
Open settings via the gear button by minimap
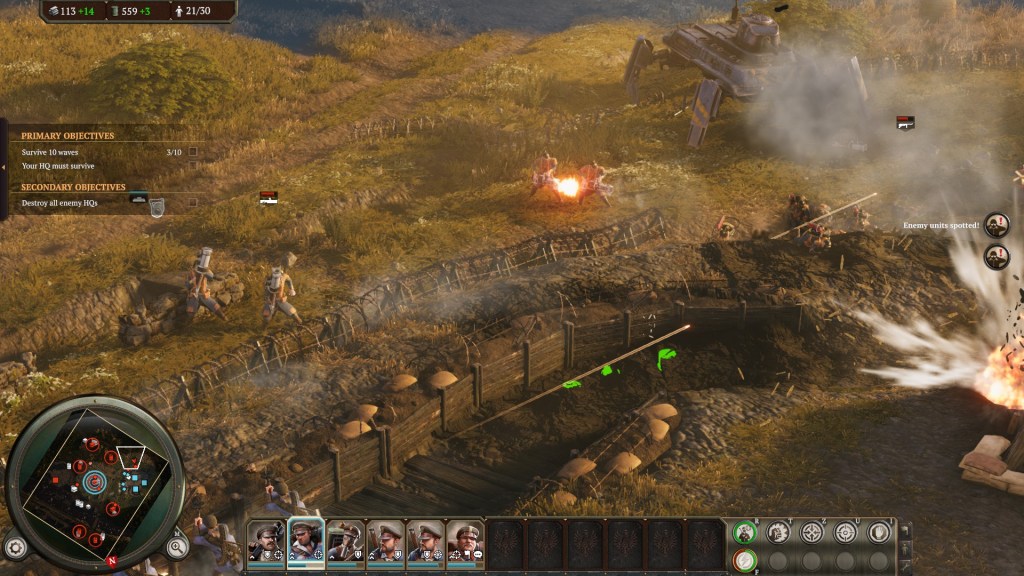[x=14, y=546]
